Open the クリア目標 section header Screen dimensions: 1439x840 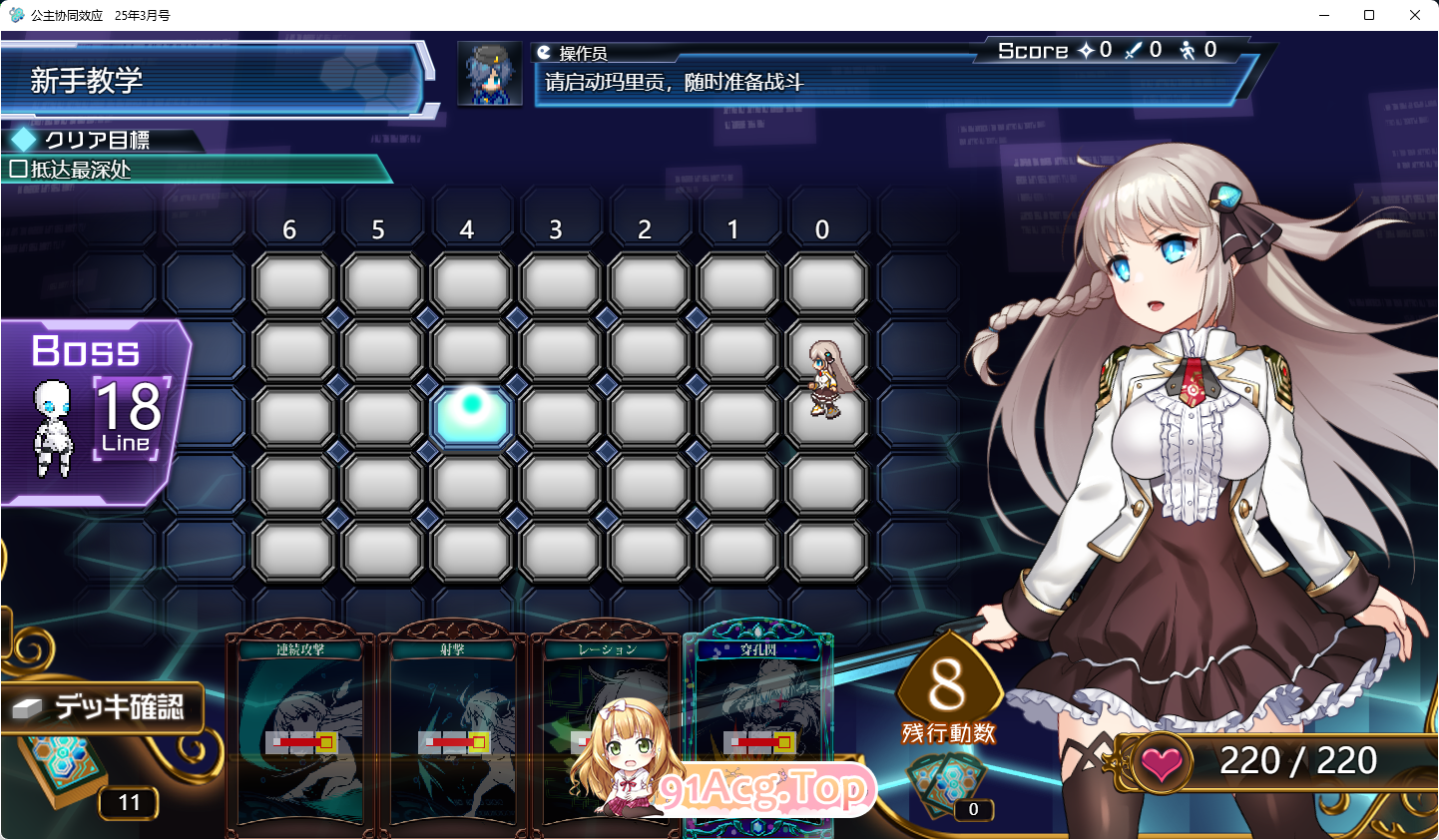point(100,142)
